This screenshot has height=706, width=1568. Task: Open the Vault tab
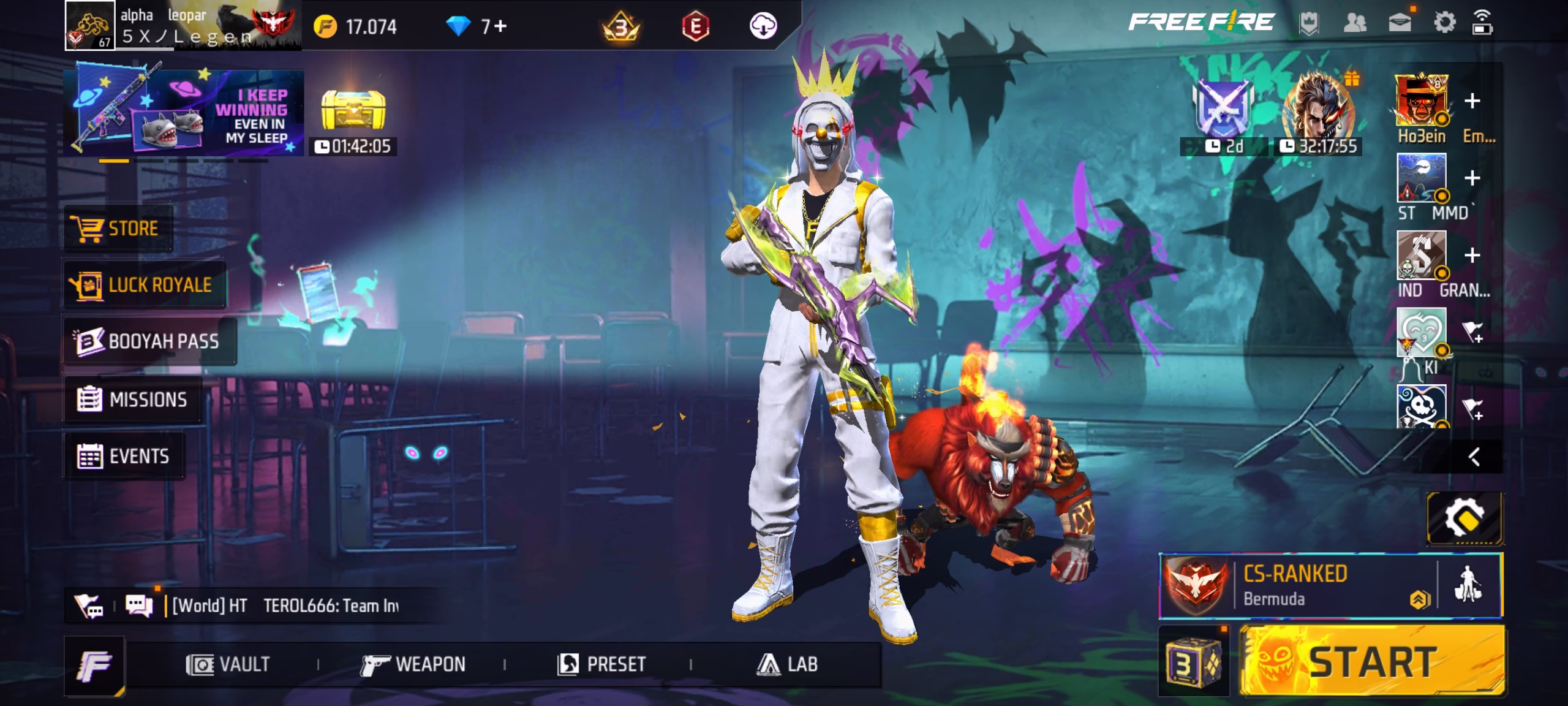tap(228, 664)
